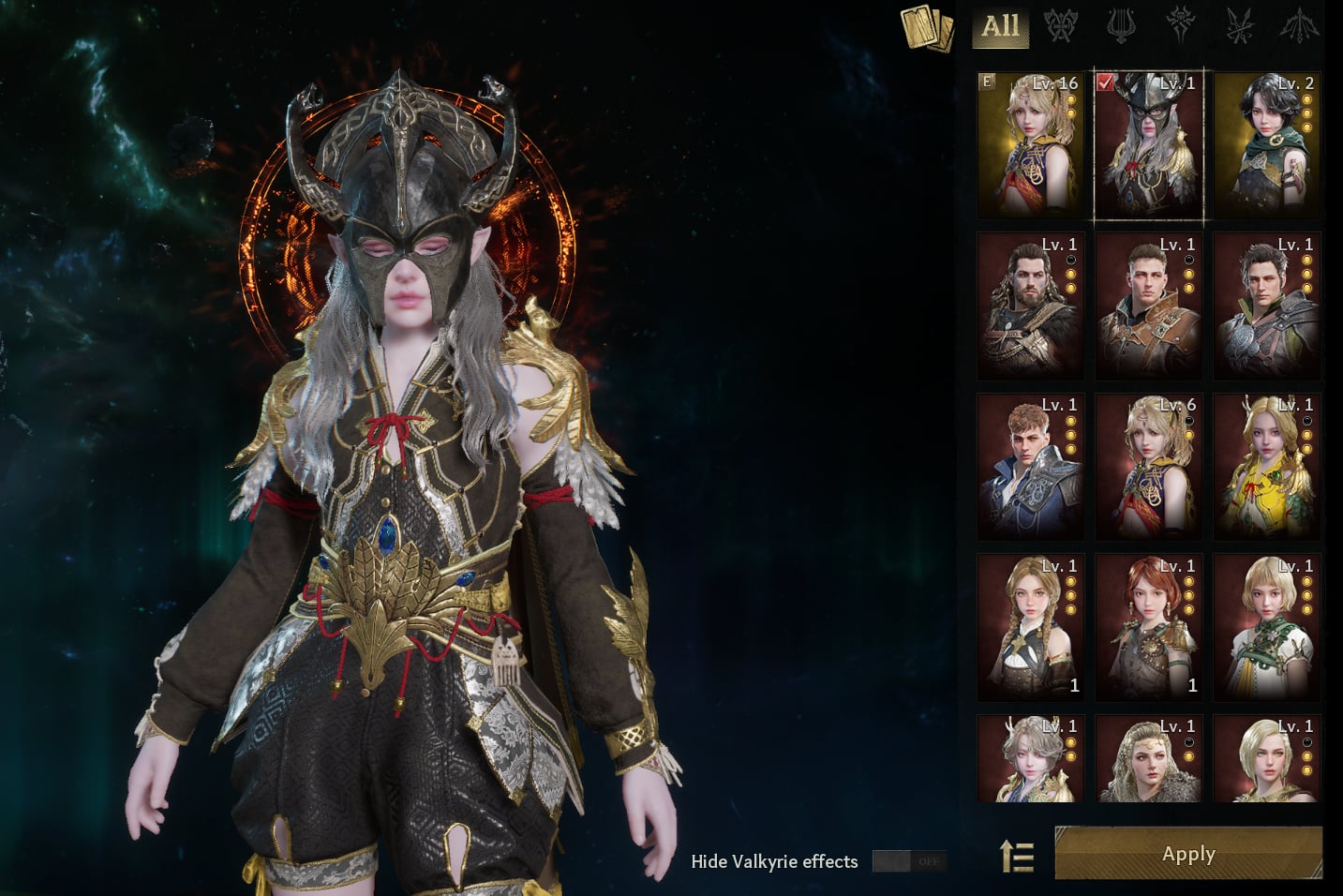This screenshot has height=896, width=1343.
Task: Switch to the All avatars tab
Action: click(x=1000, y=26)
